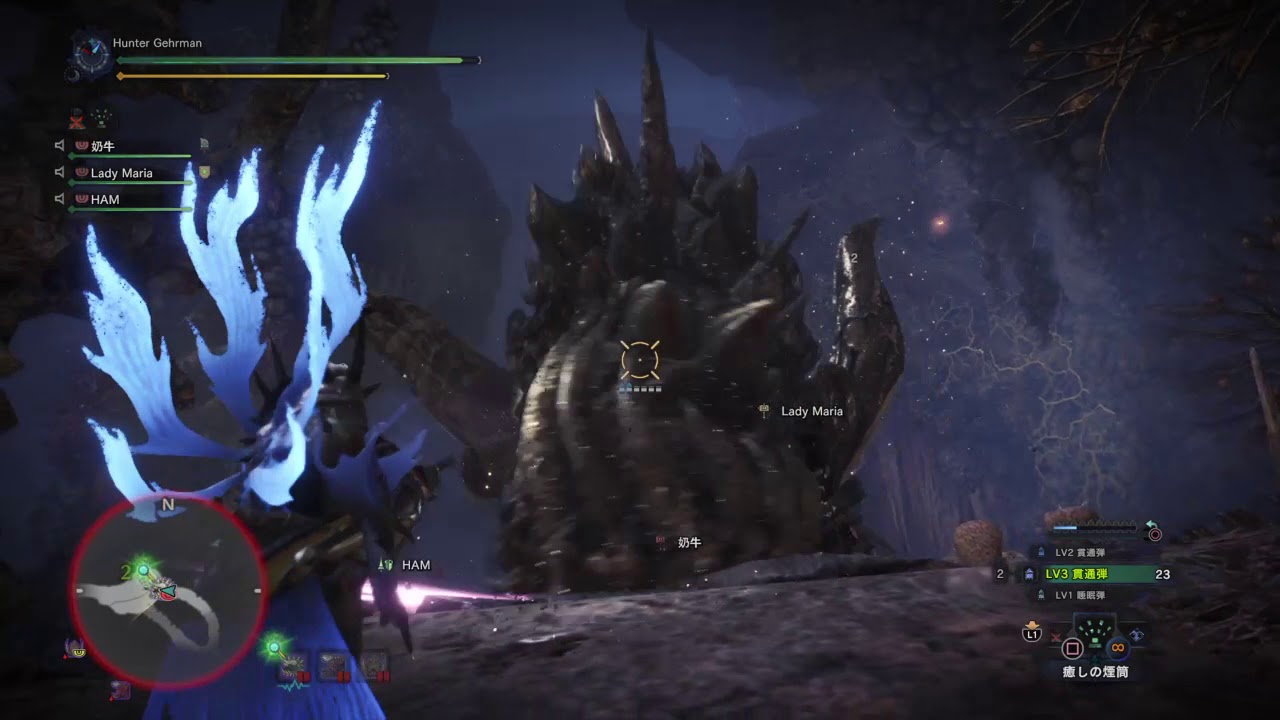Select Lady Maria in party list
The image size is (1280, 720).
121,173
